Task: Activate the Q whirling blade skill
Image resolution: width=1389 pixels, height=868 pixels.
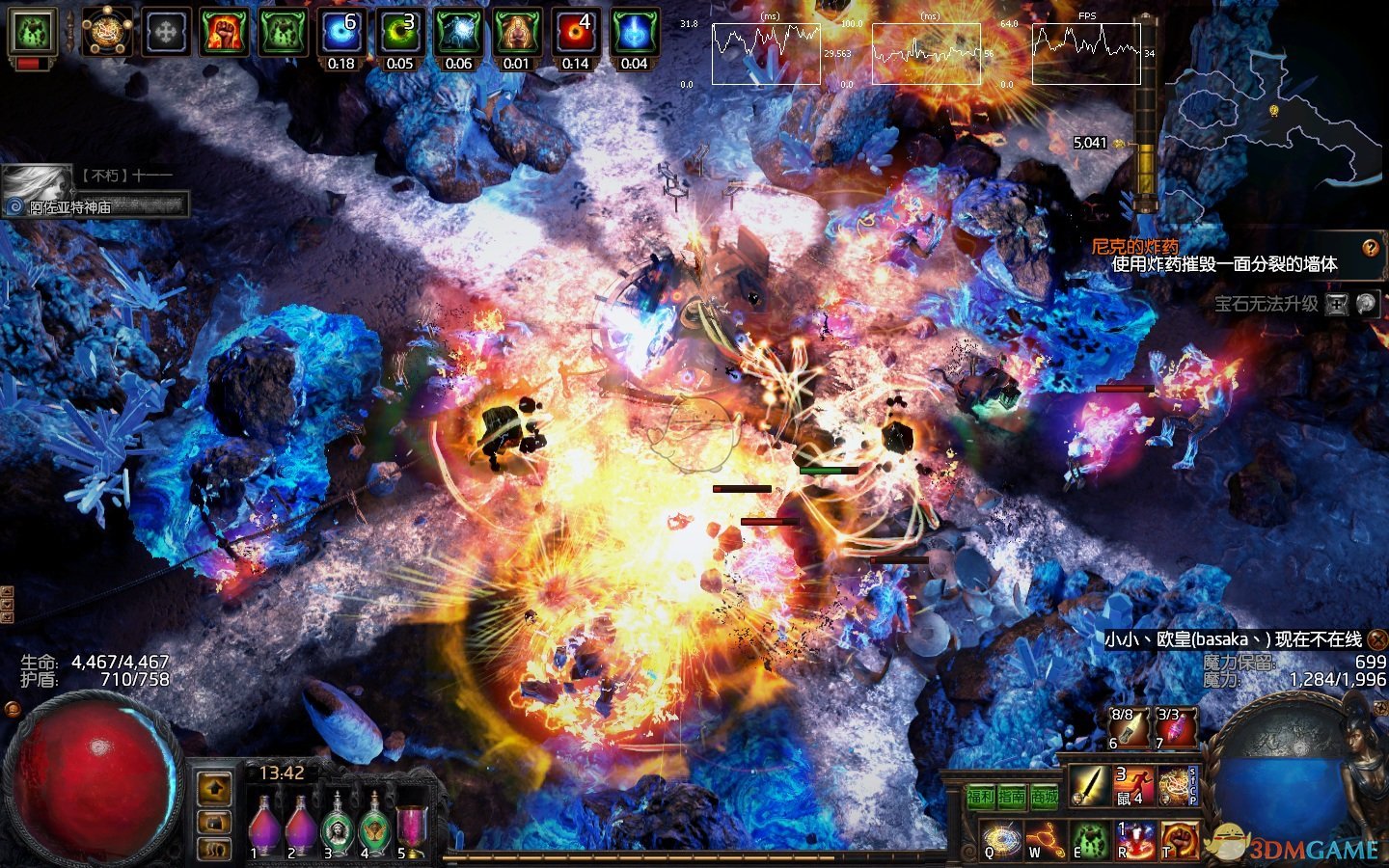Action: [x=1000, y=840]
